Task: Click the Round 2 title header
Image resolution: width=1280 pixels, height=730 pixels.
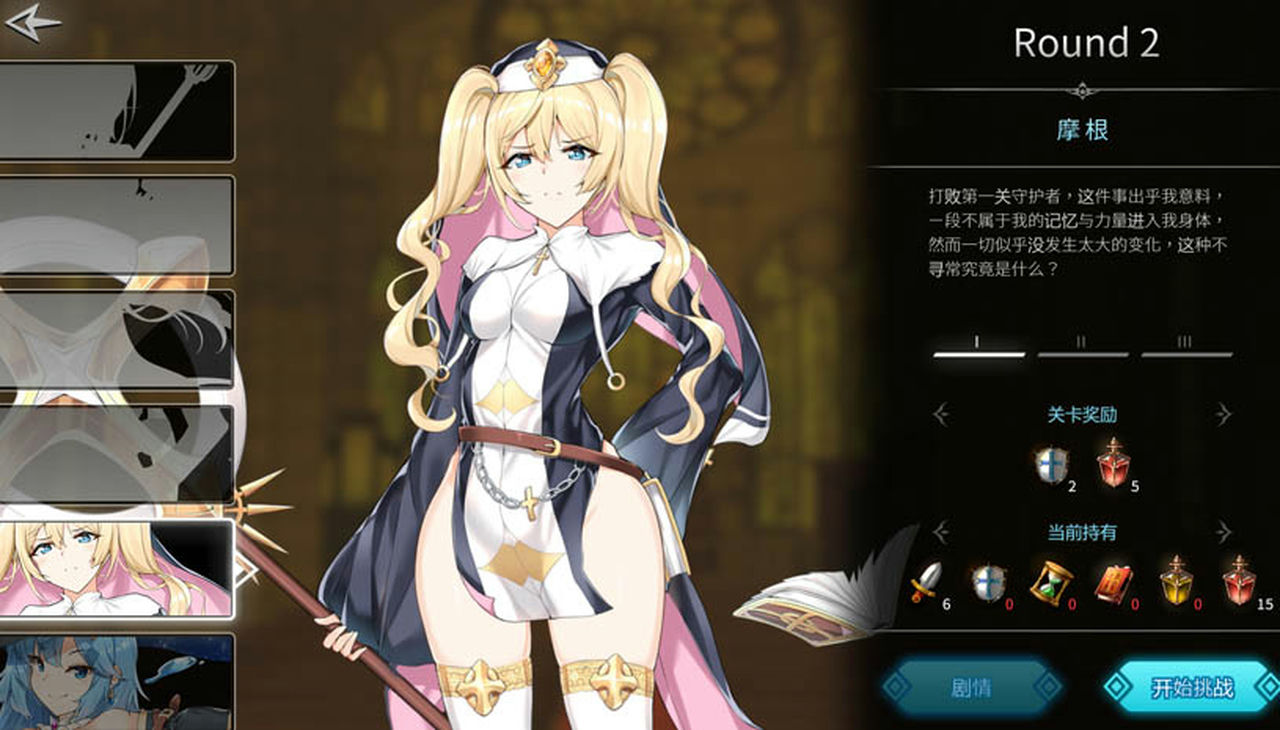Action: (x=1085, y=42)
